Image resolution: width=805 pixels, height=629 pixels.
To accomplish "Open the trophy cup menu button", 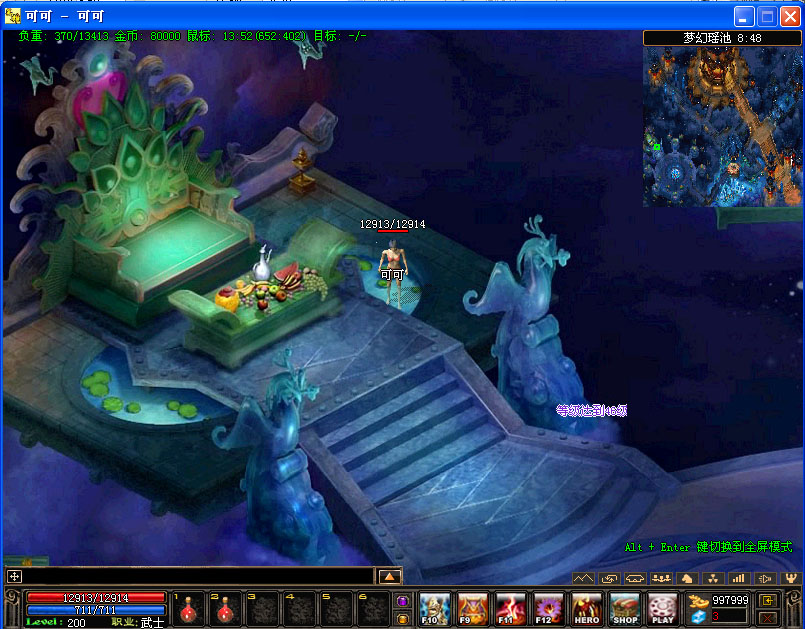I will point(791,578).
